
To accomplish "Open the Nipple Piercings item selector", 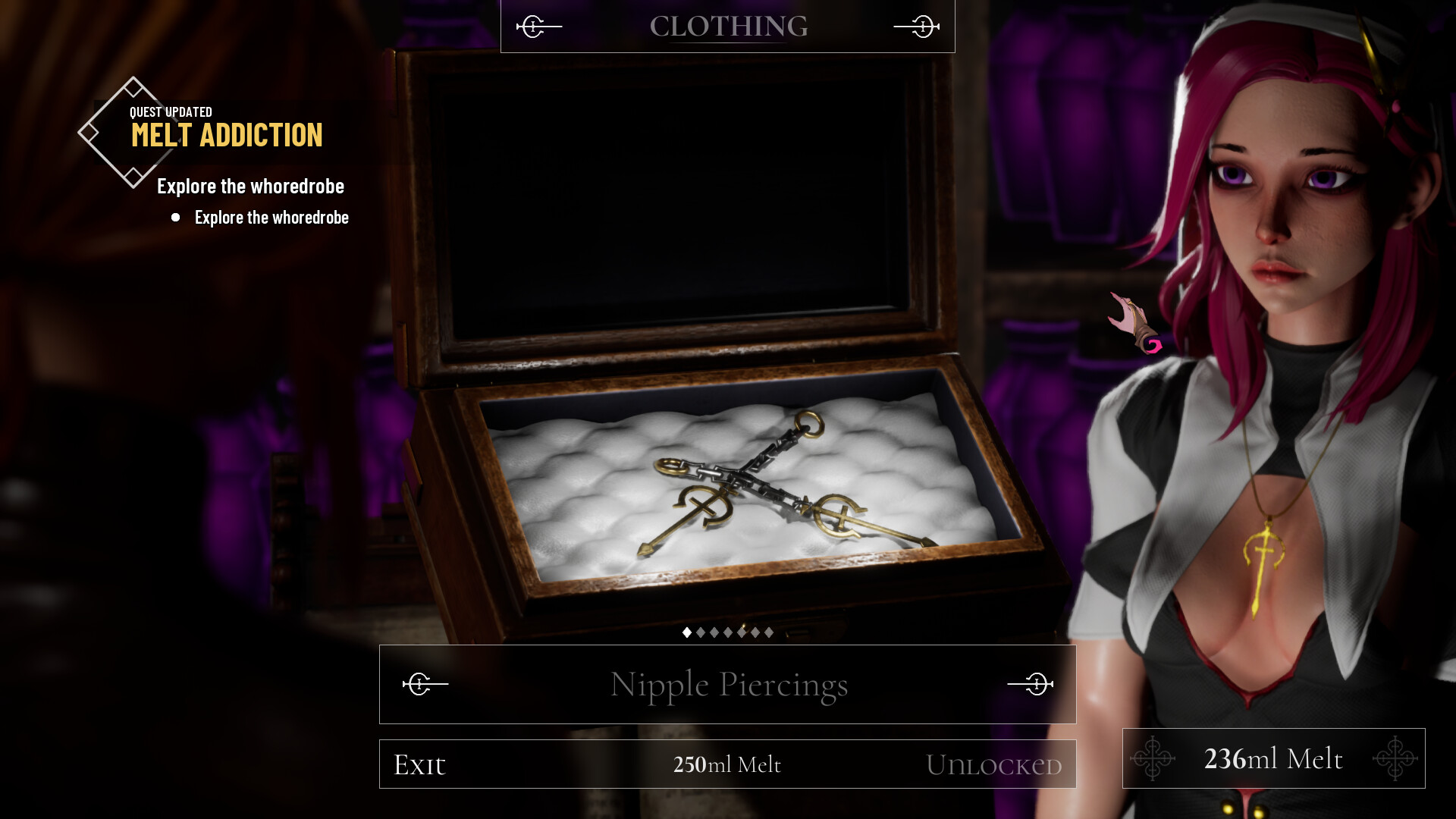I will click(x=728, y=684).
